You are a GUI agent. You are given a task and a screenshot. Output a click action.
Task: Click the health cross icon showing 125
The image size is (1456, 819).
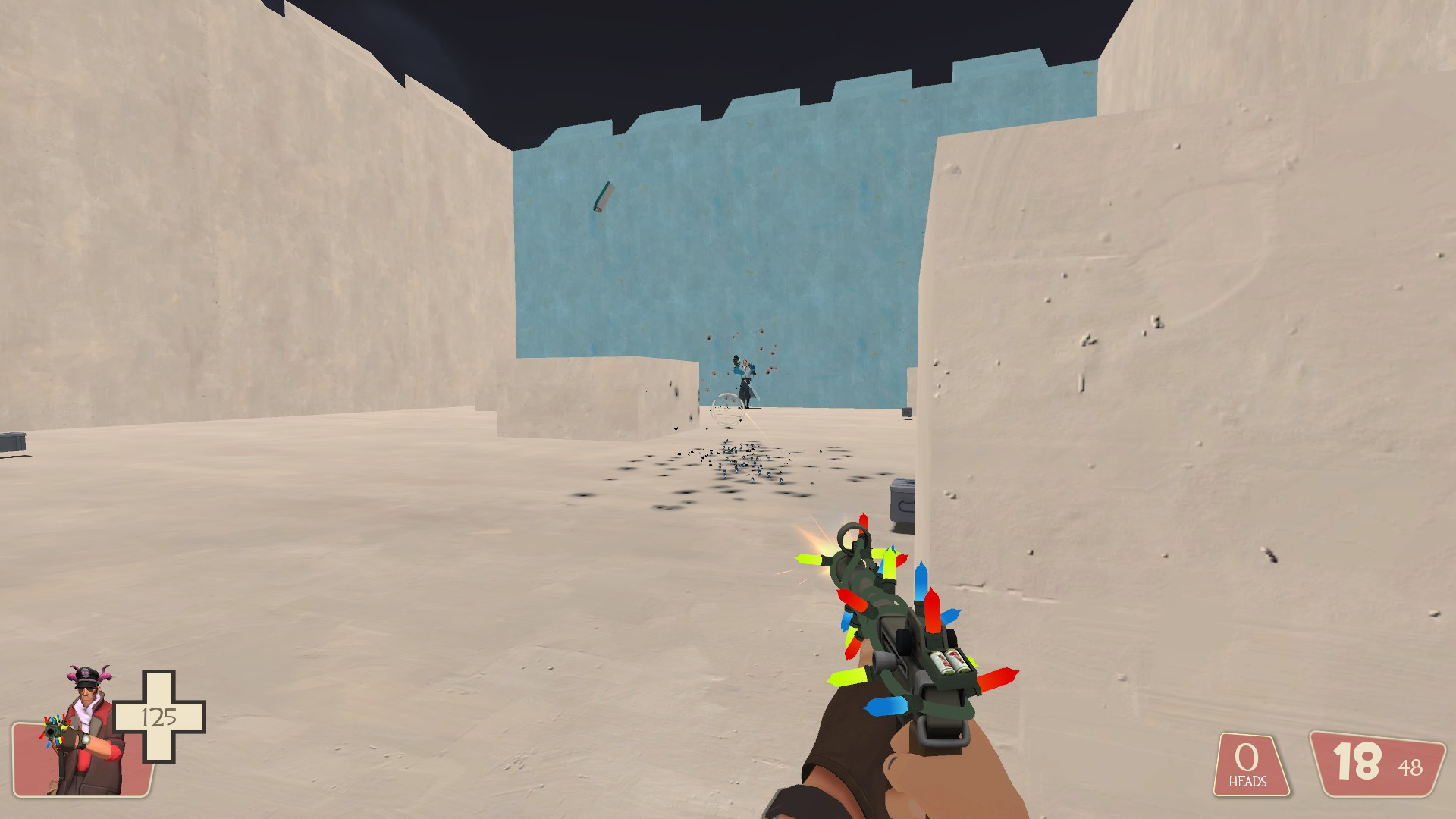click(160, 715)
